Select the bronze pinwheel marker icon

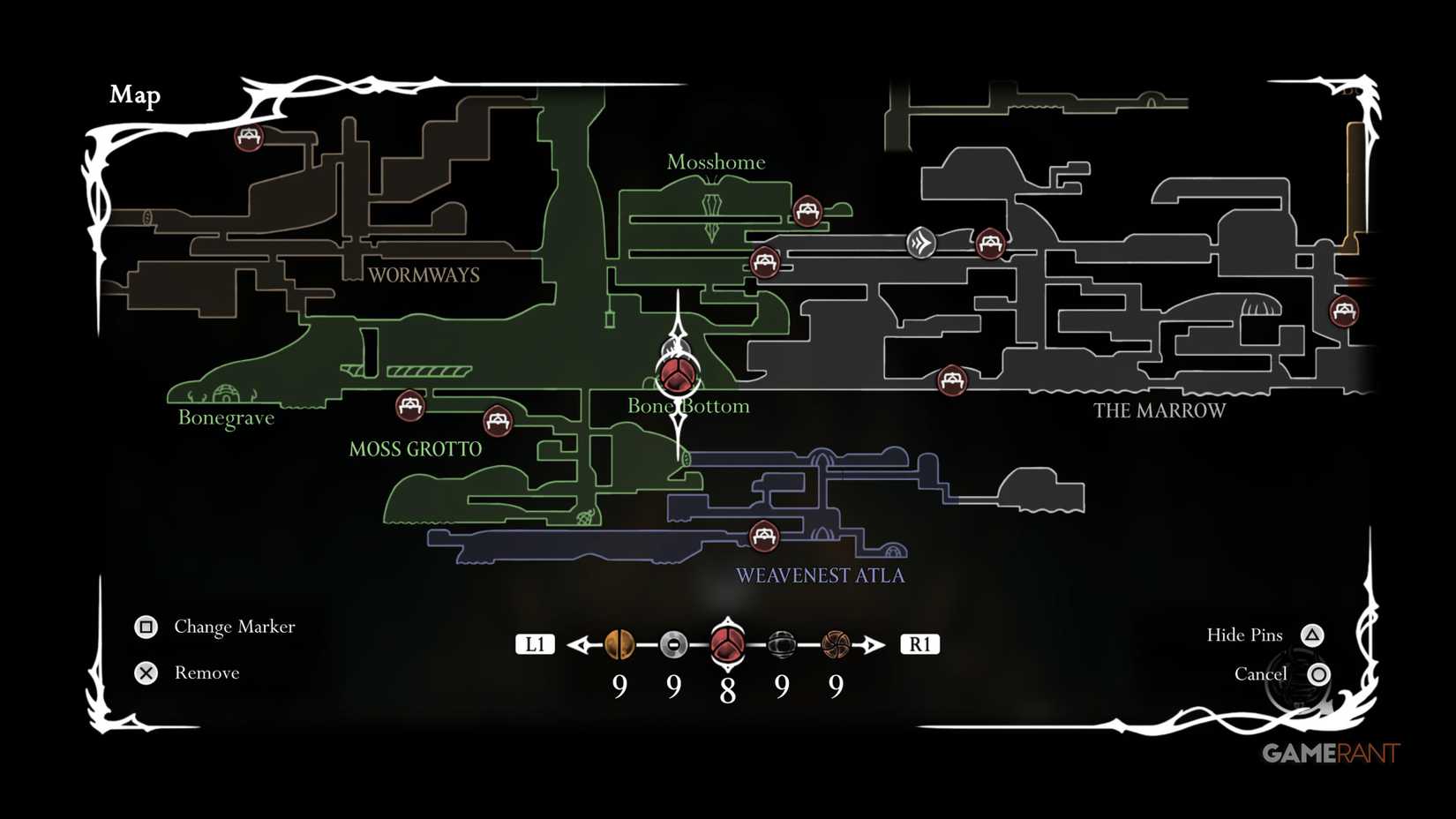point(834,645)
